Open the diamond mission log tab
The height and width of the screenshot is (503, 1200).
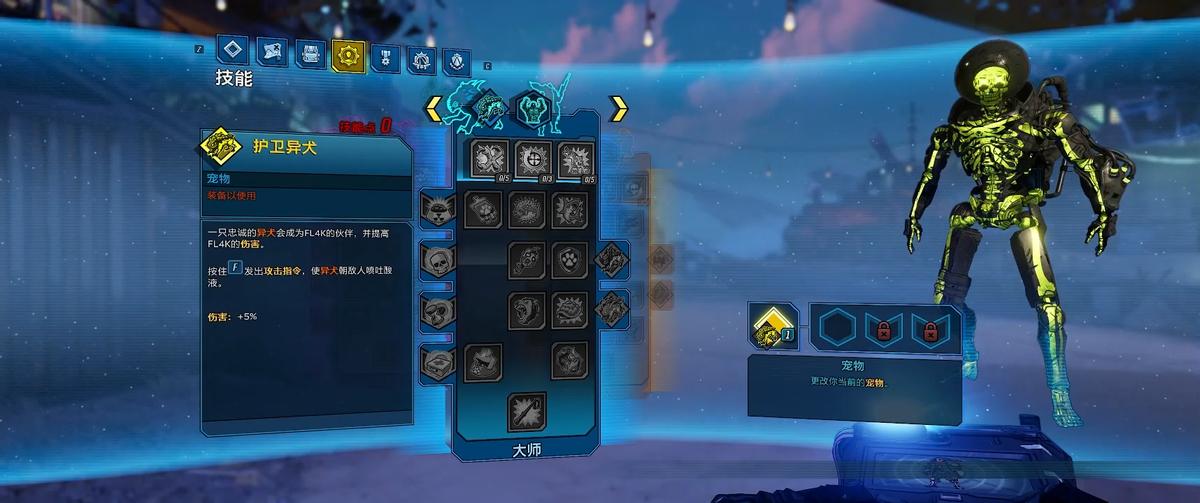tap(235, 51)
